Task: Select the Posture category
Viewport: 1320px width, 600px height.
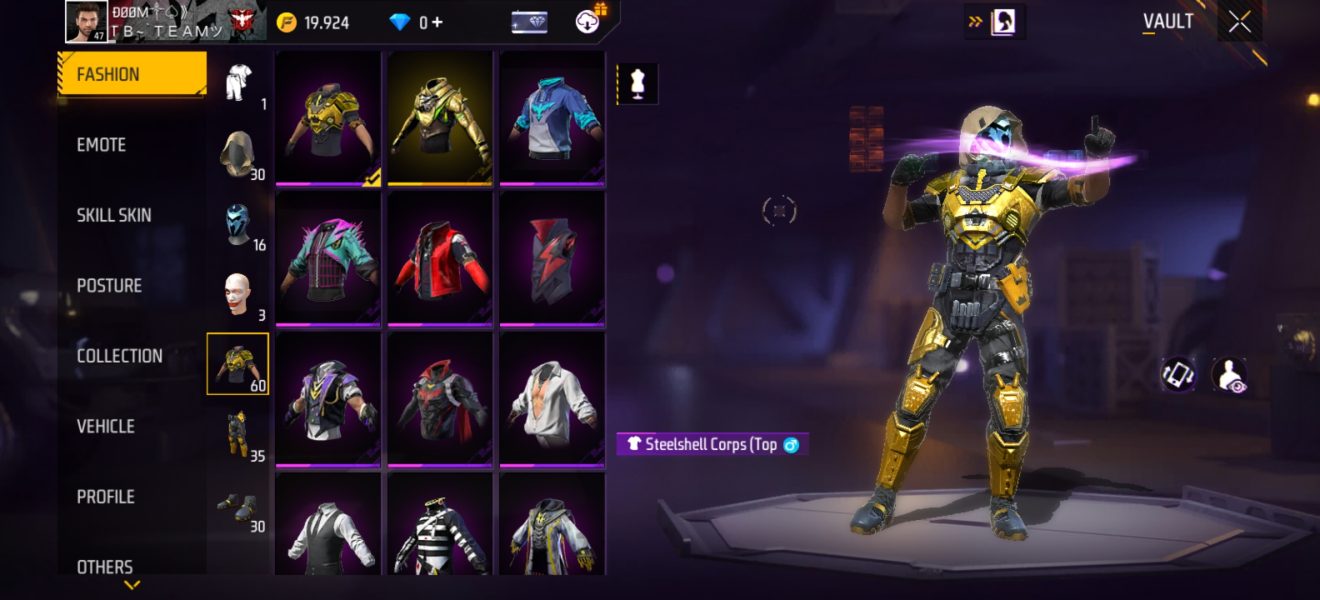Action: coord(109,286)
